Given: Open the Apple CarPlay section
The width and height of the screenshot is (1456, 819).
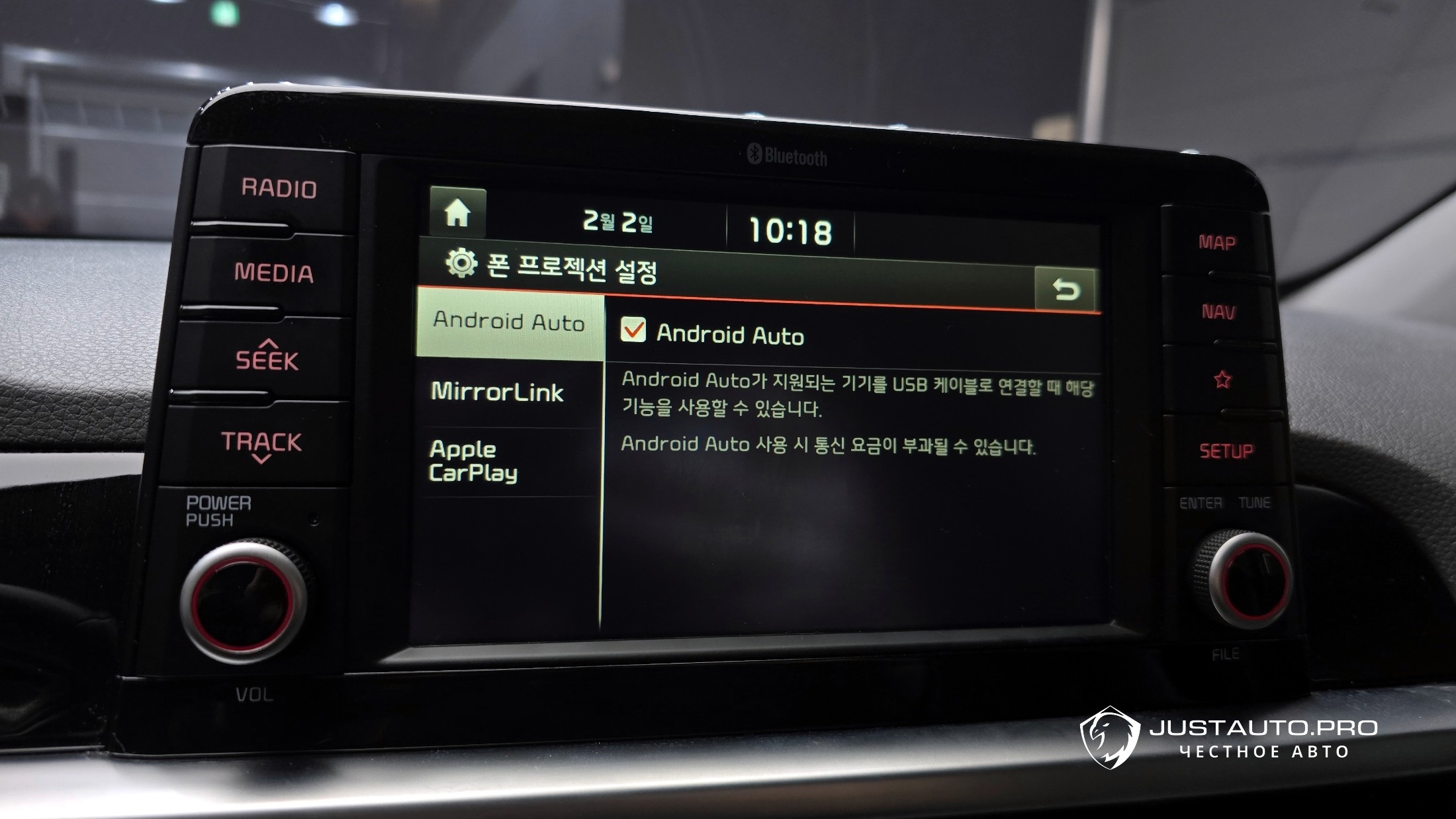Looking at the screenshot, I should pos(474,461).
